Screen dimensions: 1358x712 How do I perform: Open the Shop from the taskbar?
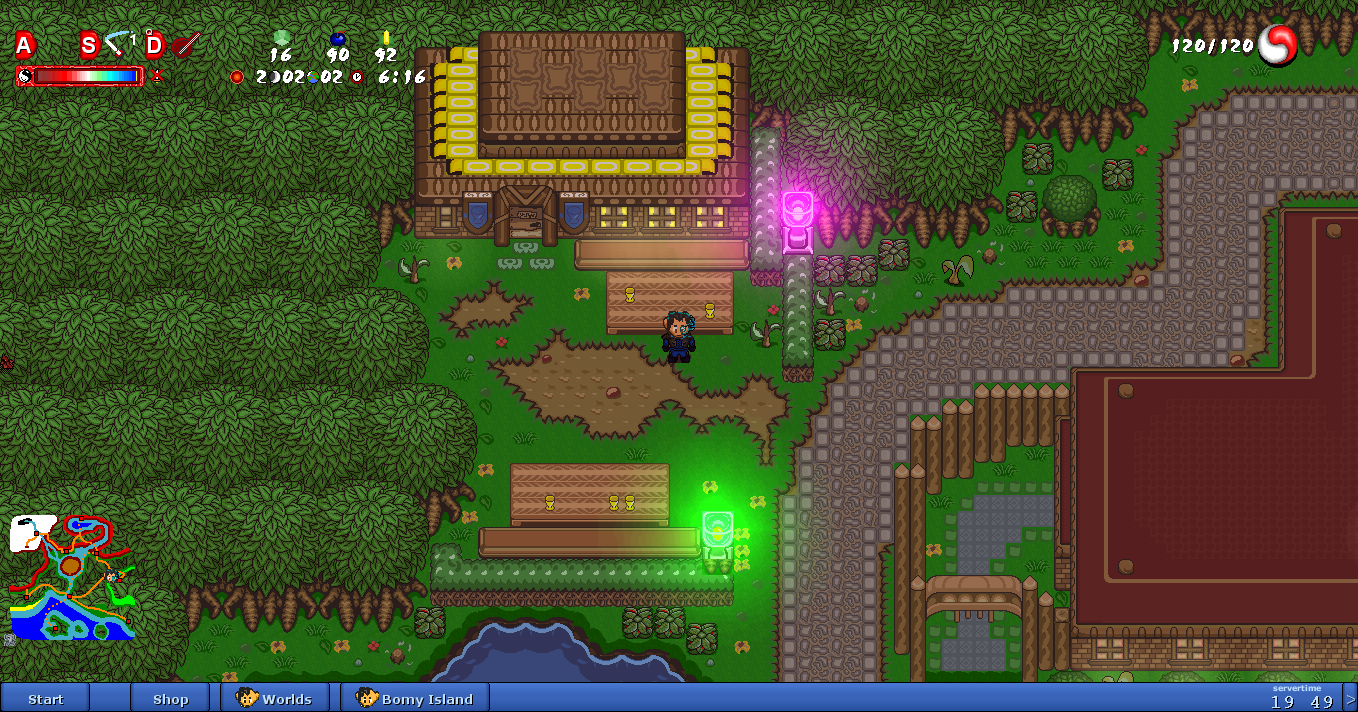(170, 698)
